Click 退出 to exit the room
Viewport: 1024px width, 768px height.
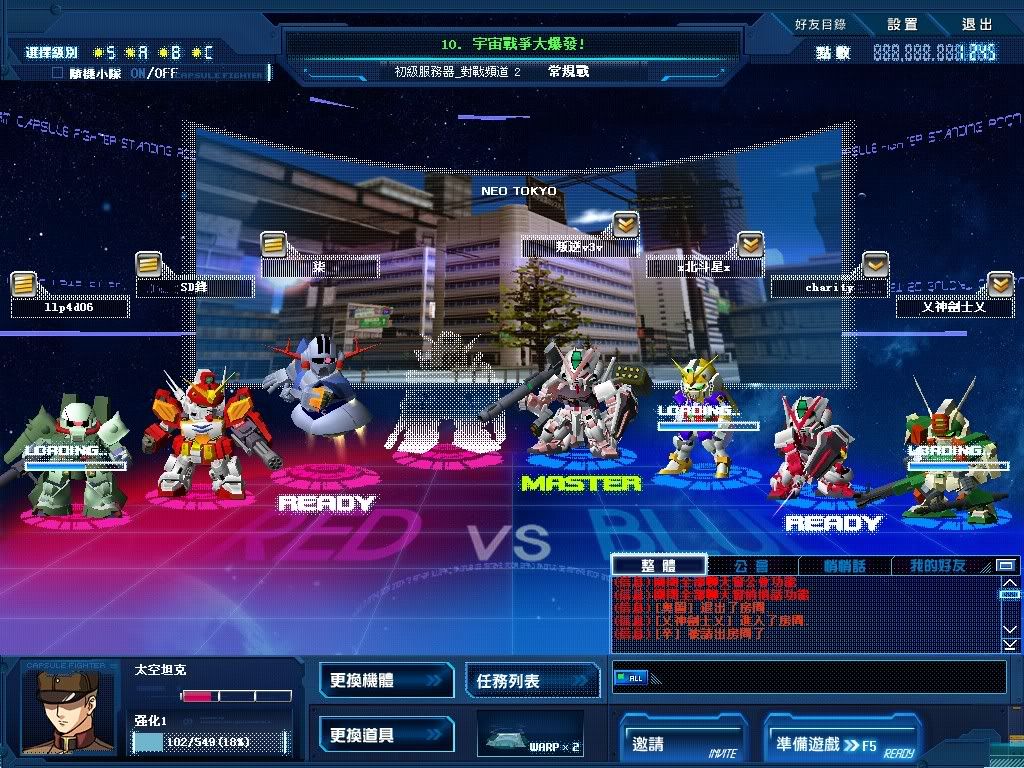[x=977, y=24]
